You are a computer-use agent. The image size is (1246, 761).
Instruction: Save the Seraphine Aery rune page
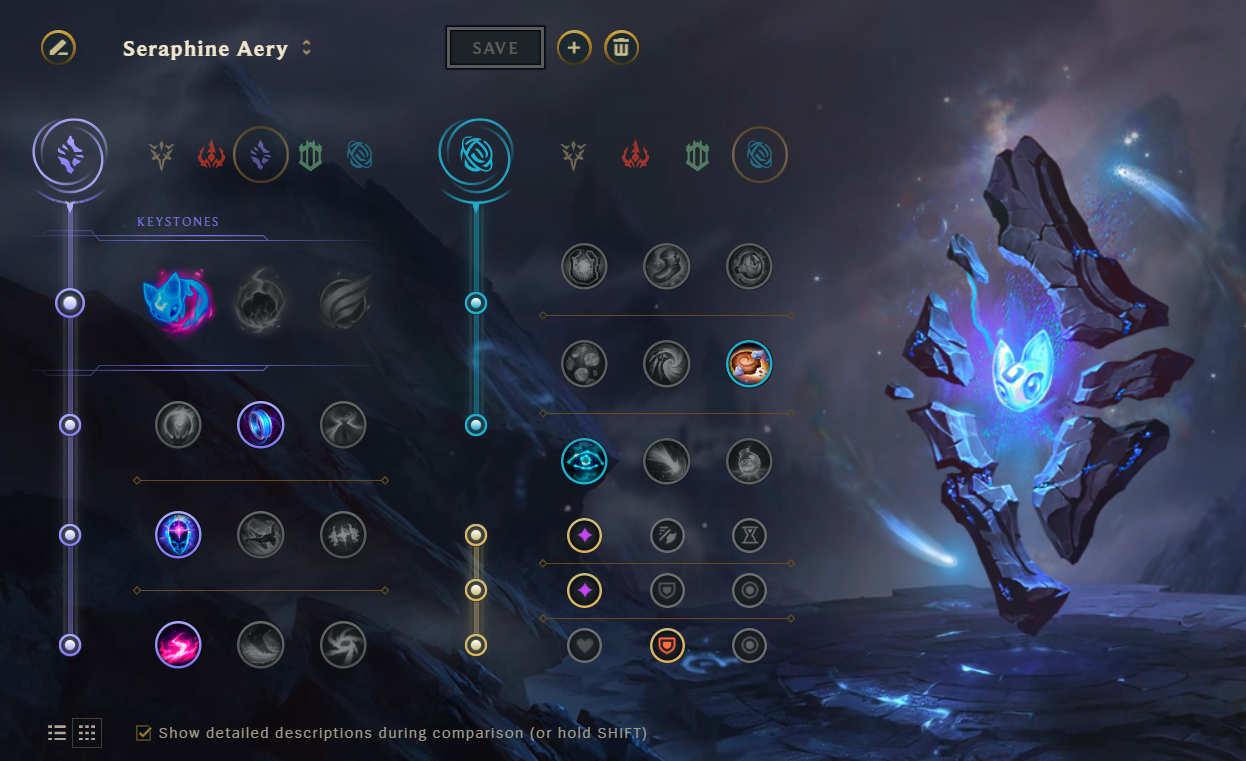pyautogui.click(x=495, y=48)
